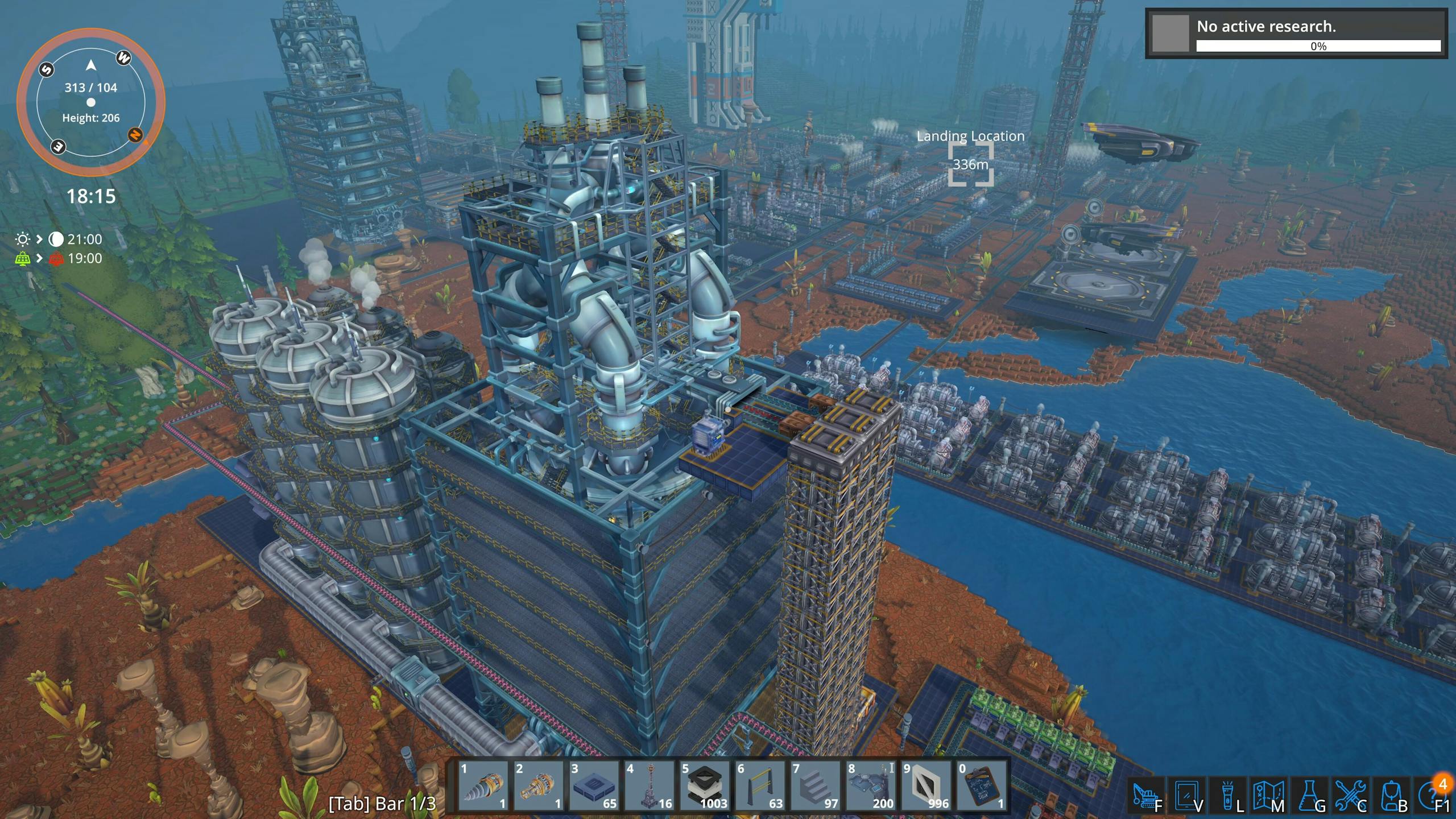Select the small drill in hotbar slot 2
This screenshot has width=1456, height=819.
coord(538,786)
